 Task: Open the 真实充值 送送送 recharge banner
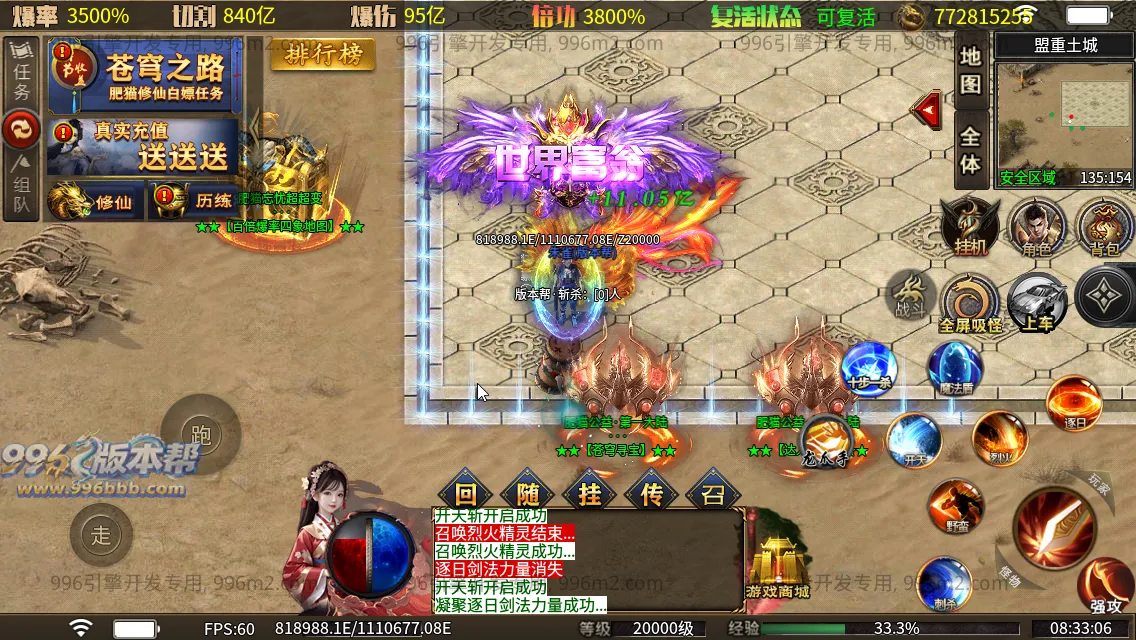[146, 147]
